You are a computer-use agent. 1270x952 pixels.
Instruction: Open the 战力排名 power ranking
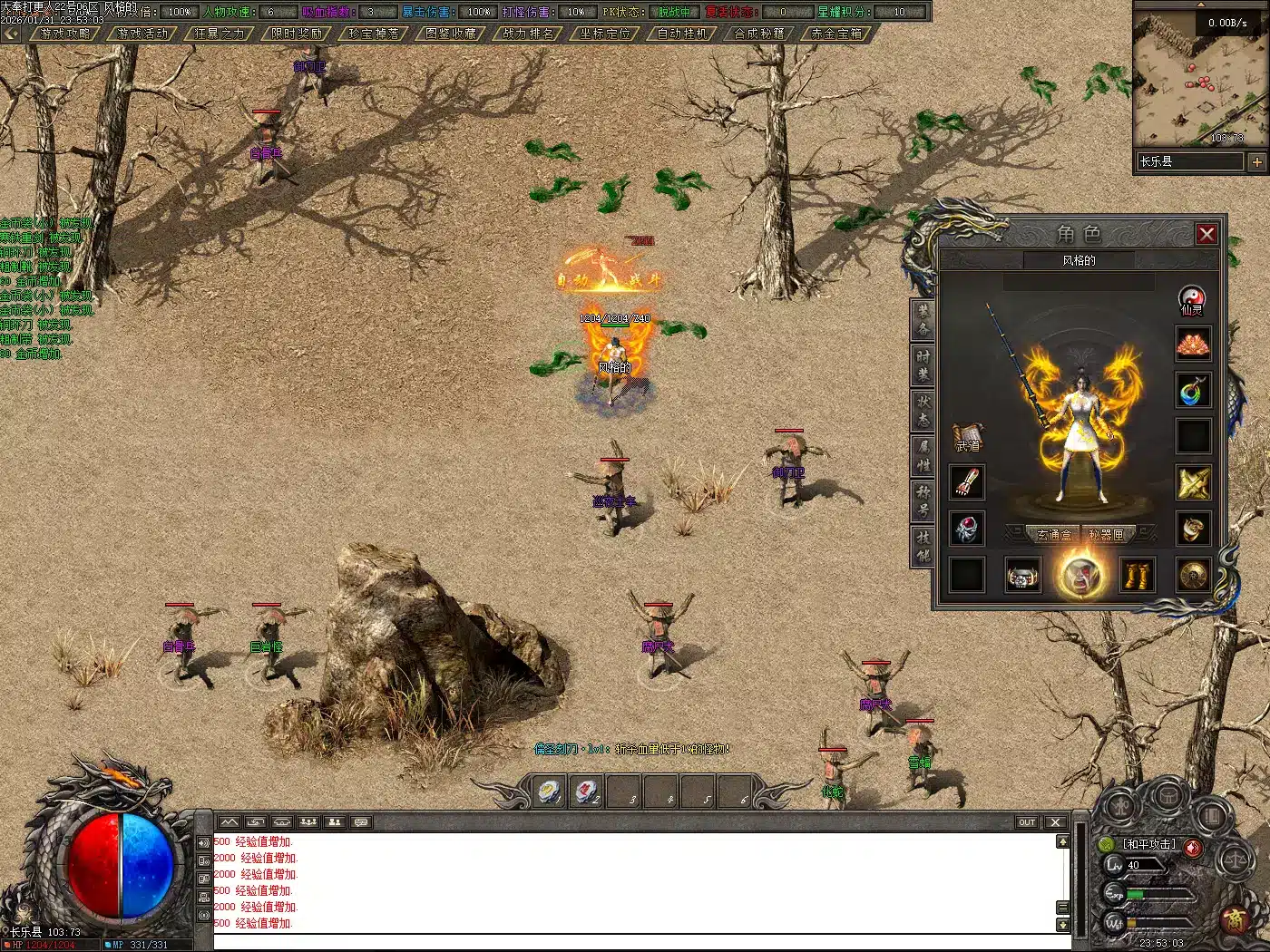click(528, 34)
